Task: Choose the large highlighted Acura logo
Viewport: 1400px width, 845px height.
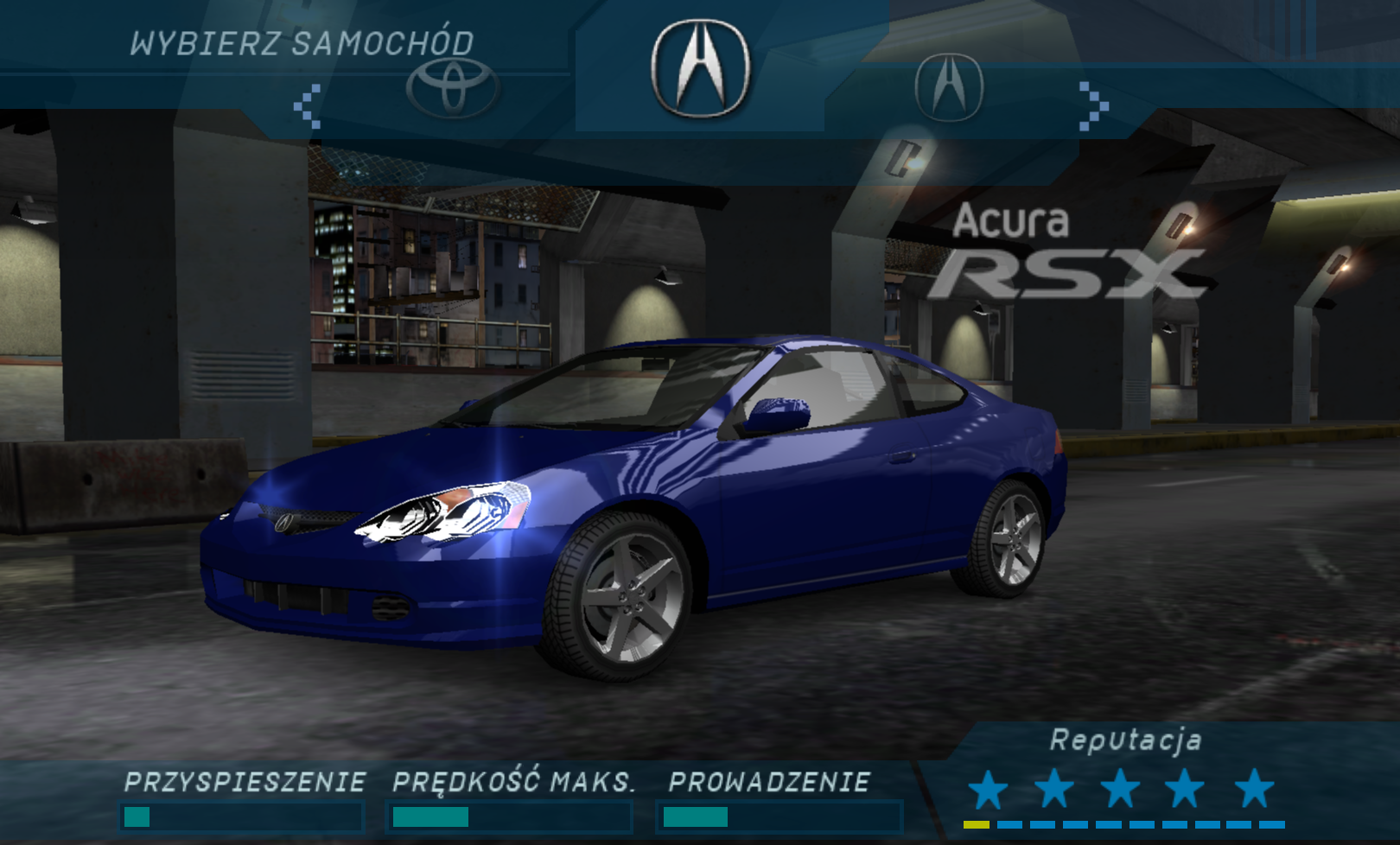Action: tap(700, 68)
